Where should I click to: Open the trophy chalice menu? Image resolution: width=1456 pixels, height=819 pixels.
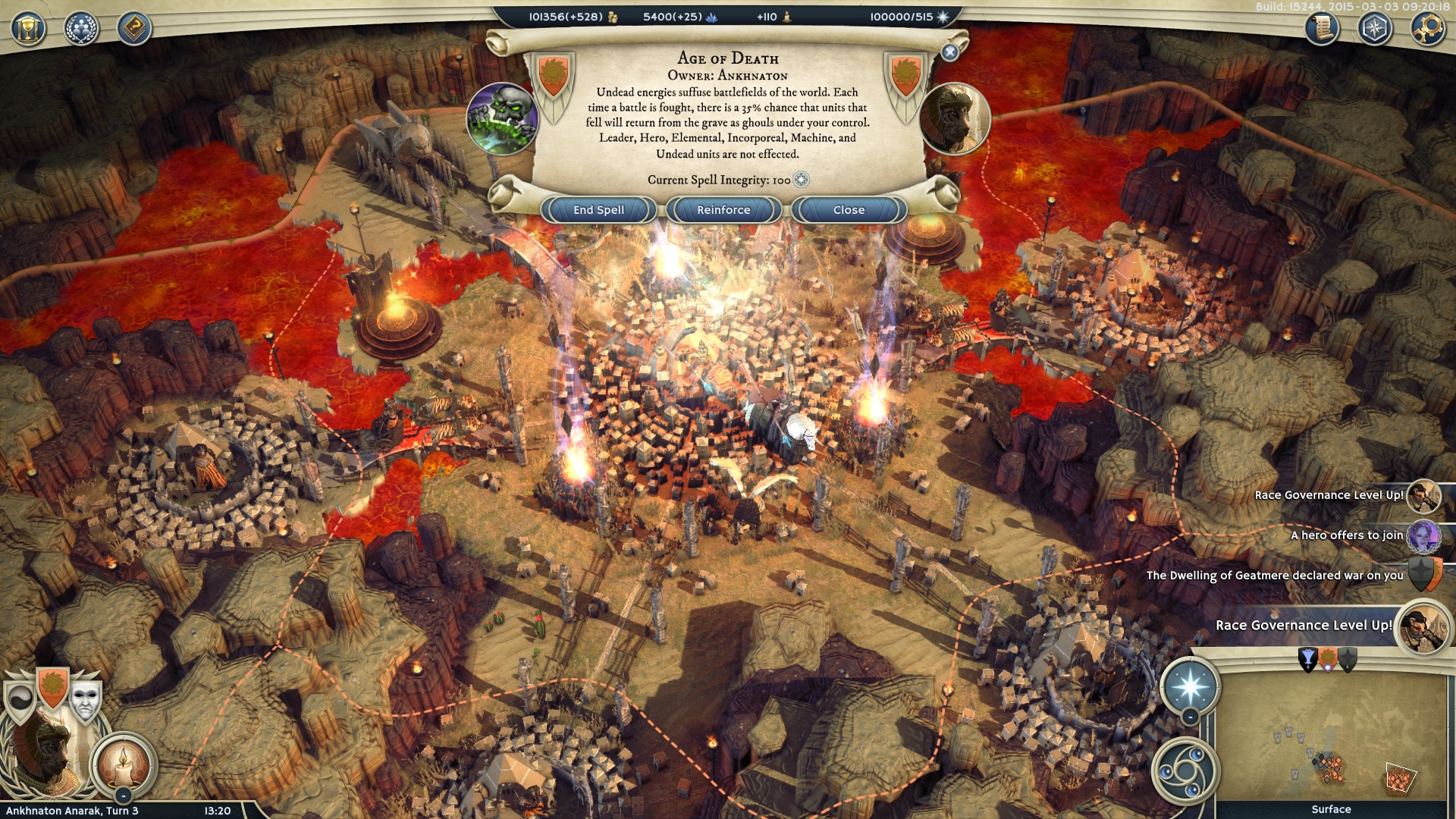28,30
